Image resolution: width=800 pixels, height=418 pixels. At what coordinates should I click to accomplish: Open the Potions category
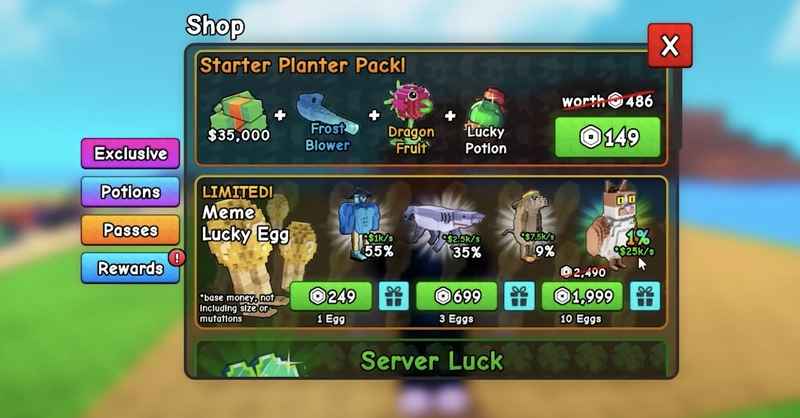[130, 192]
